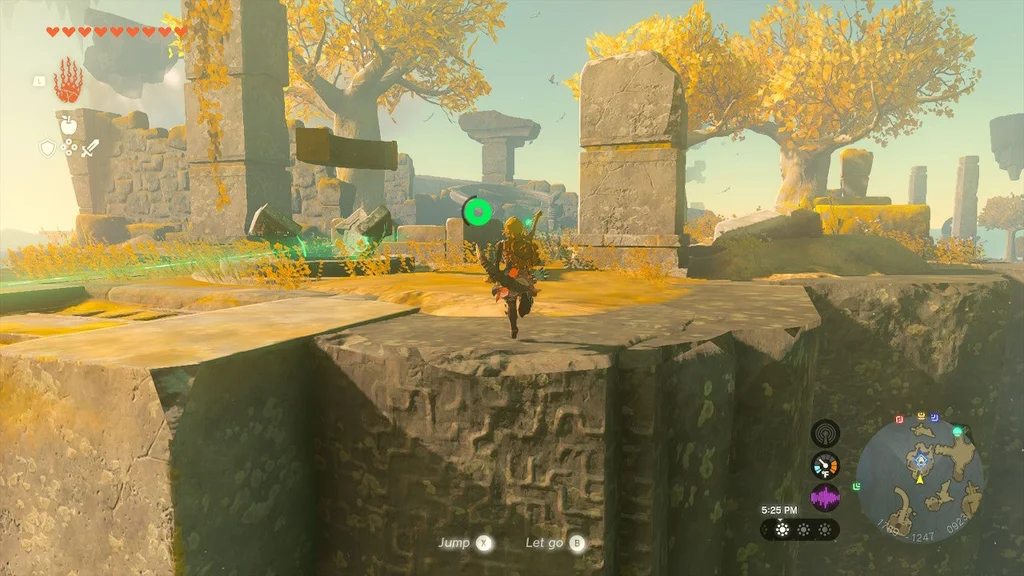1024x576 pixels.
Task: Click the highlighted sun weather forecast icon
Action: pyautogui.click(x=781, y=529)
